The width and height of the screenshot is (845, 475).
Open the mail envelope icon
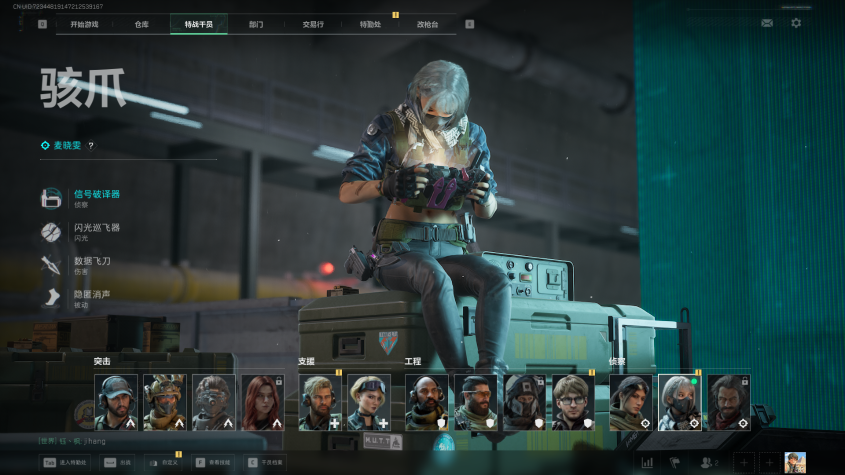click(x=767, y=22)
